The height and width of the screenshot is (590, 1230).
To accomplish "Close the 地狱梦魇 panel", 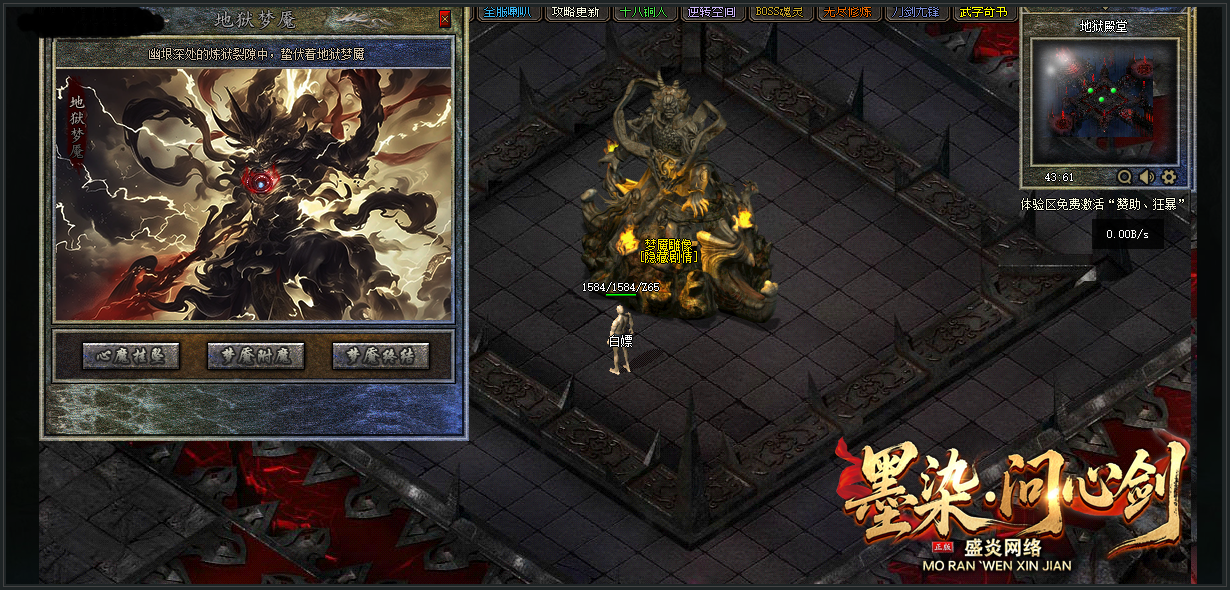I will point(445,19).
